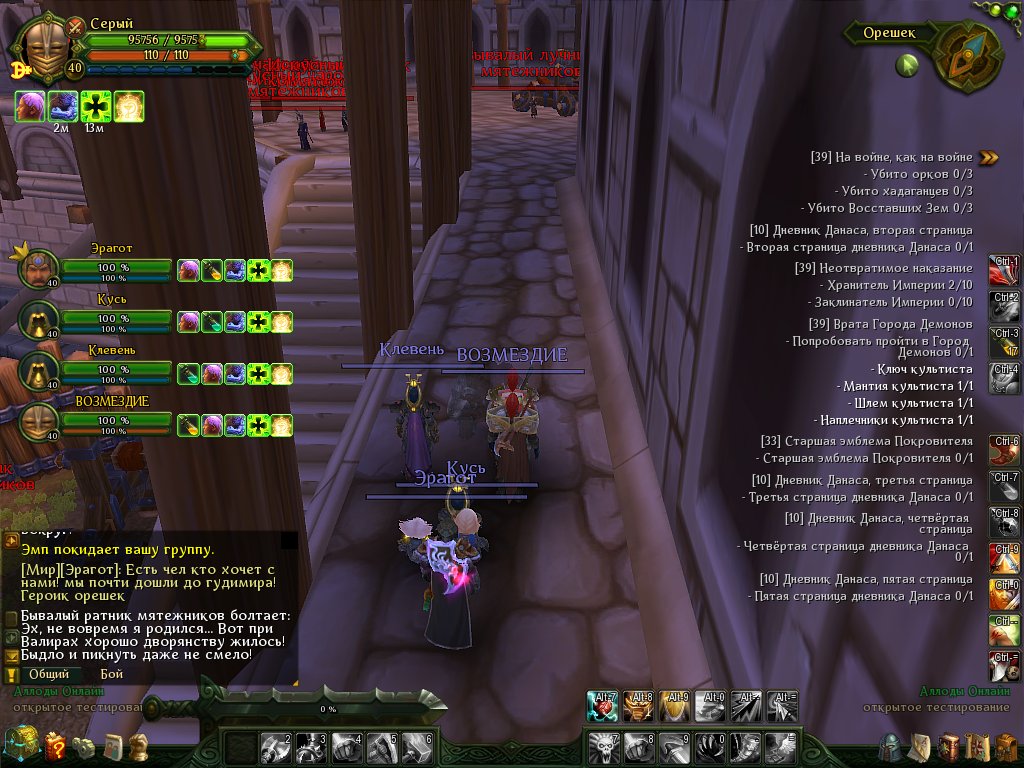Screen dimensions: 1024x768
Task: Open the gears settings icon
Action: click(85, 746)
